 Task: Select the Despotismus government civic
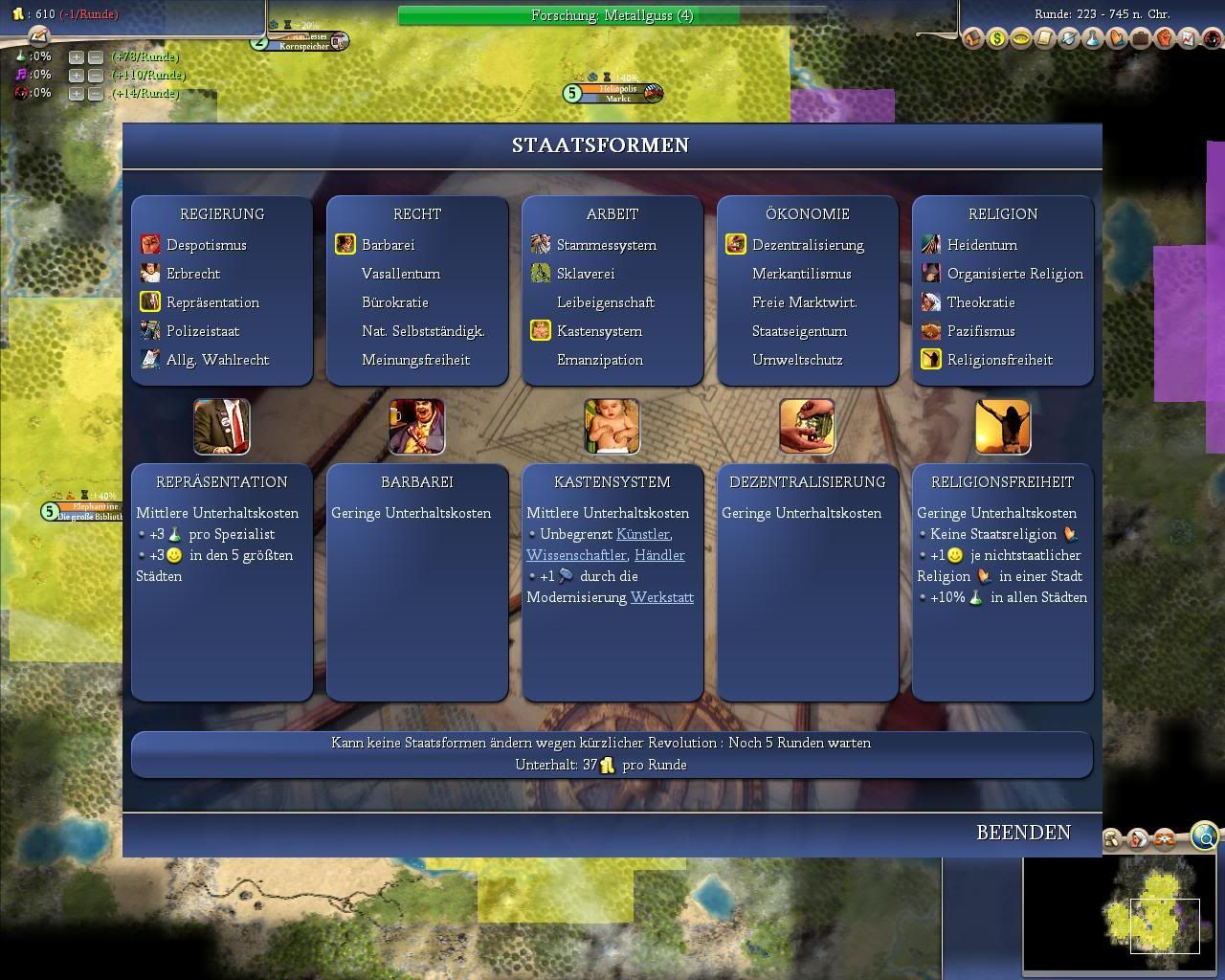pyautogui.click(x=206, y=245)
